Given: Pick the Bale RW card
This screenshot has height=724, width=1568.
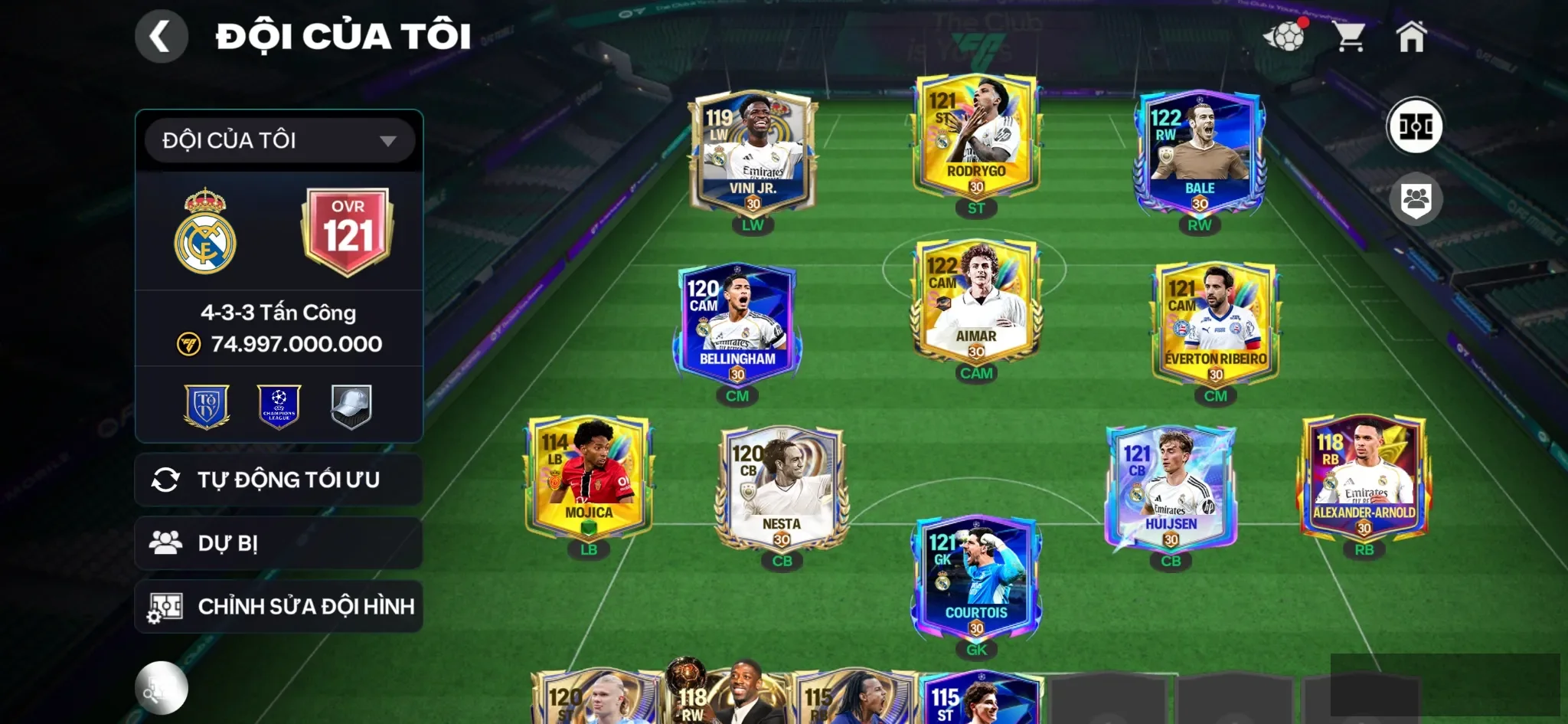Looking at the screenshot, I should tap(1199, 153).
